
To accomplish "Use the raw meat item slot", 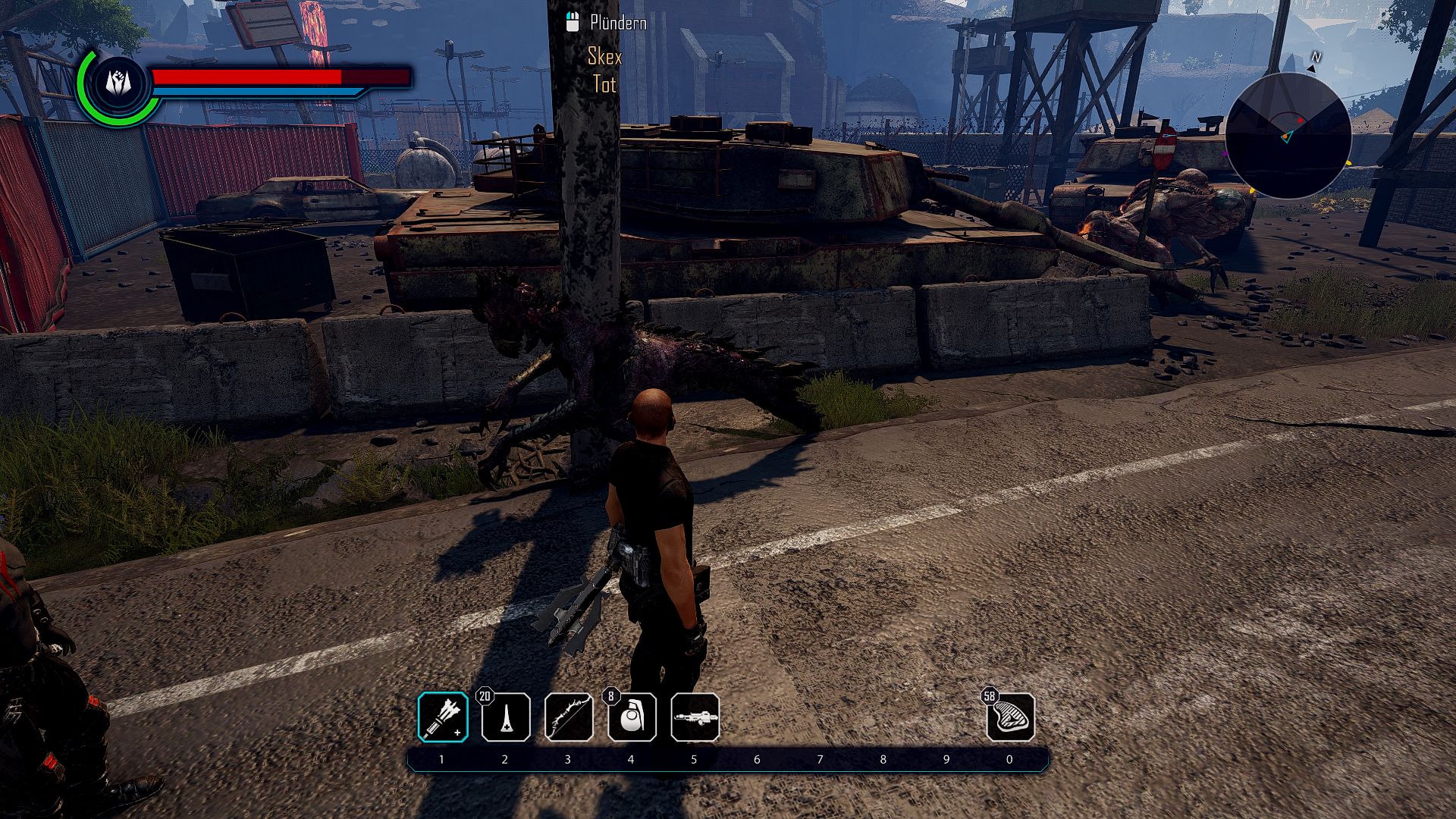I will (x=1010, y=717).
